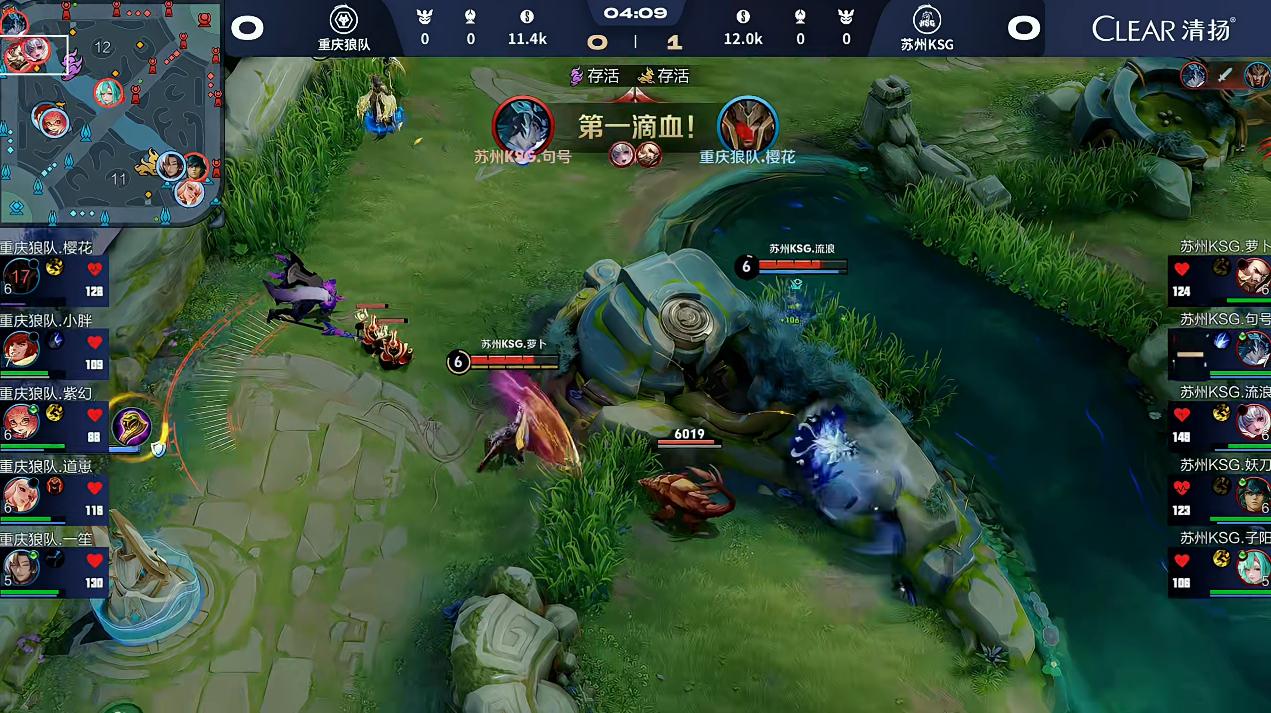
Task: Click the minimap in the corner
Action: 110,113
